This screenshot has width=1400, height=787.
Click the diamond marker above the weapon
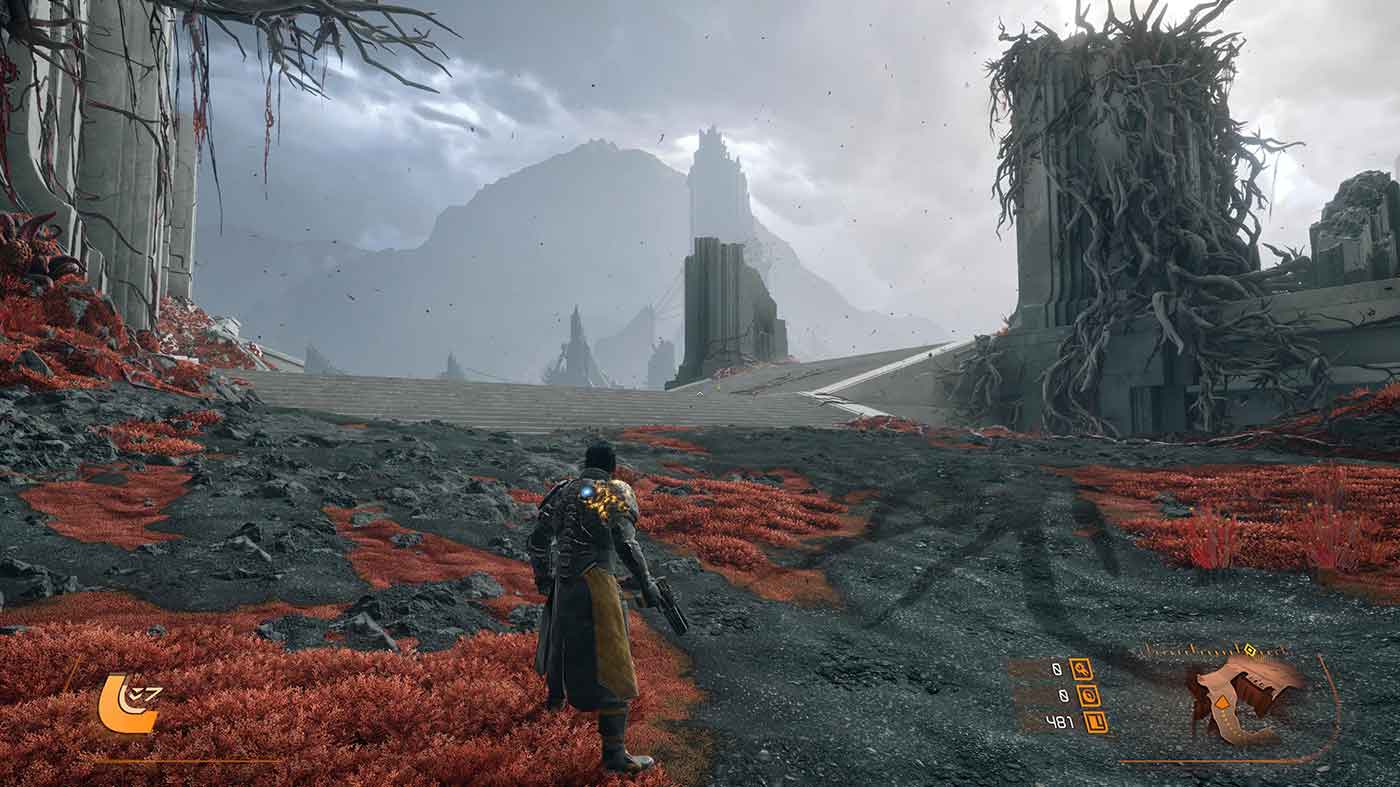click(1249, 651)
